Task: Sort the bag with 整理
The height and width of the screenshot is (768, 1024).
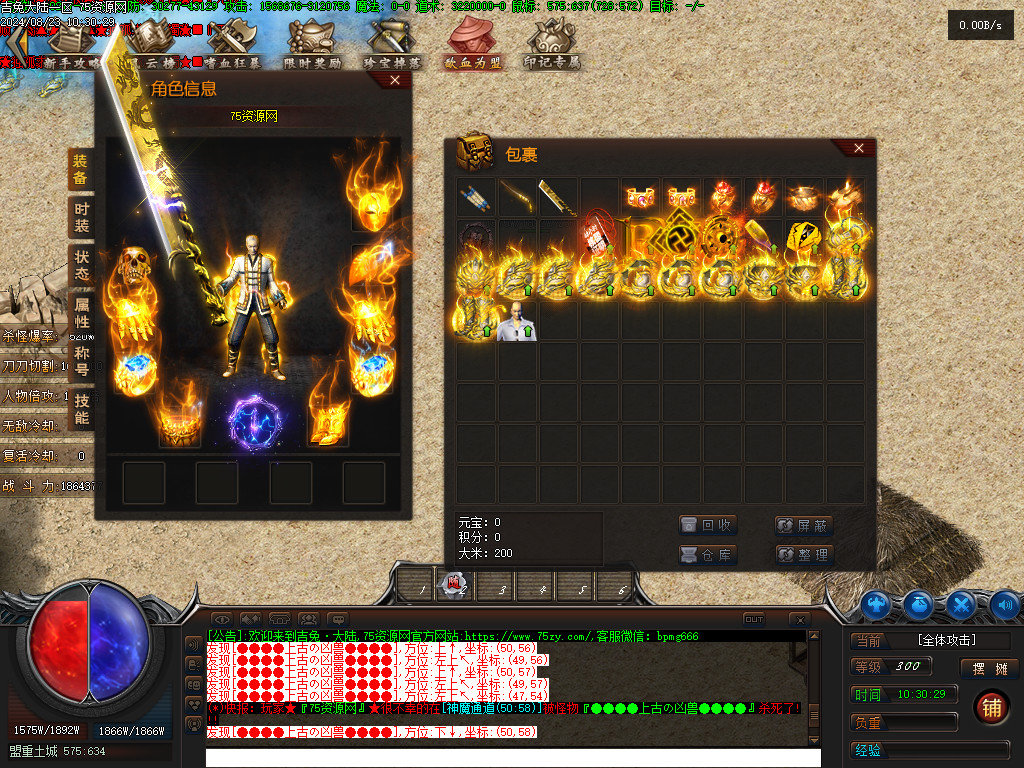Action: click(x=803, y=554)
